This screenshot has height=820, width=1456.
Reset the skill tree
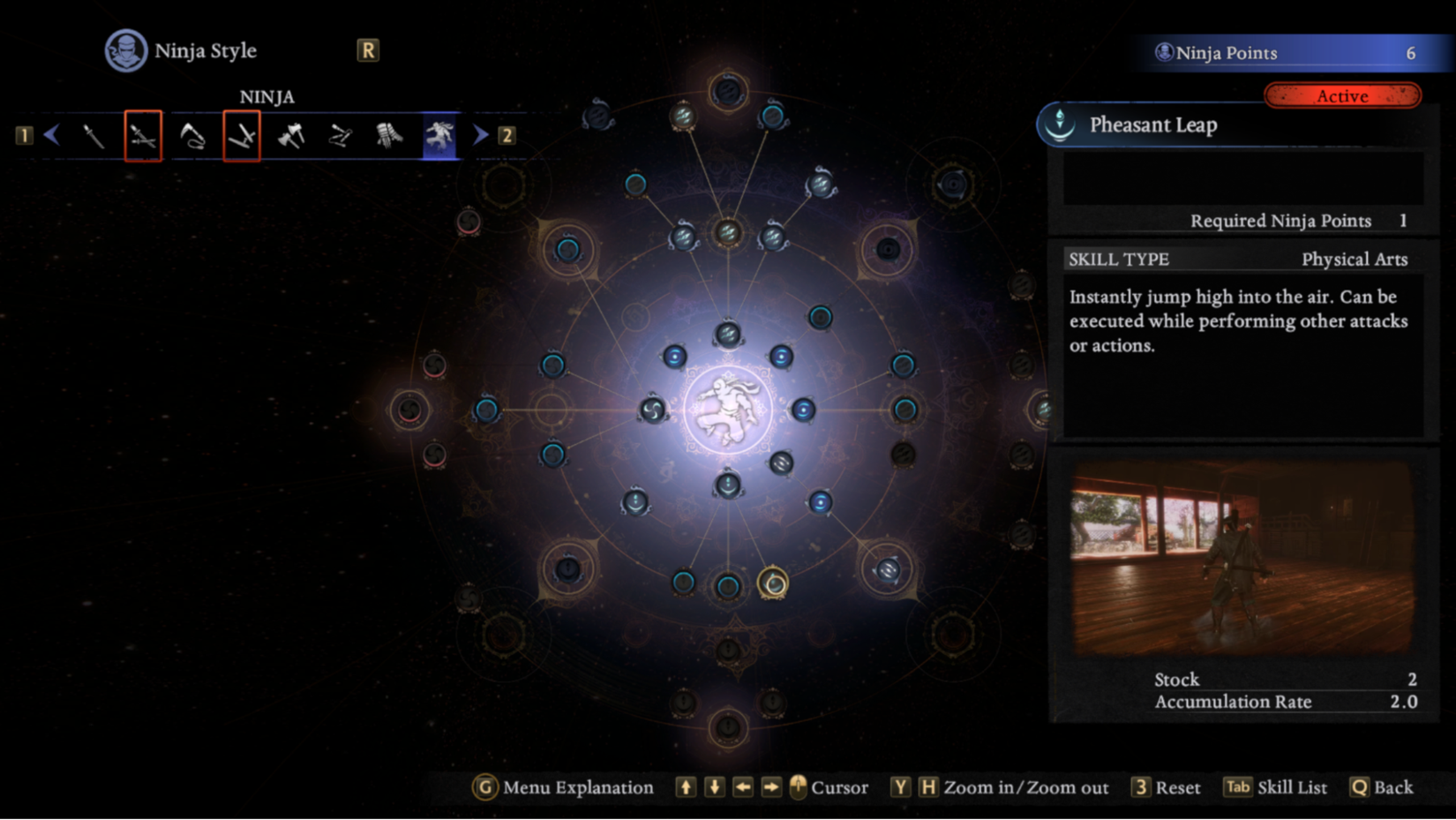click(x=1167, y=787)
